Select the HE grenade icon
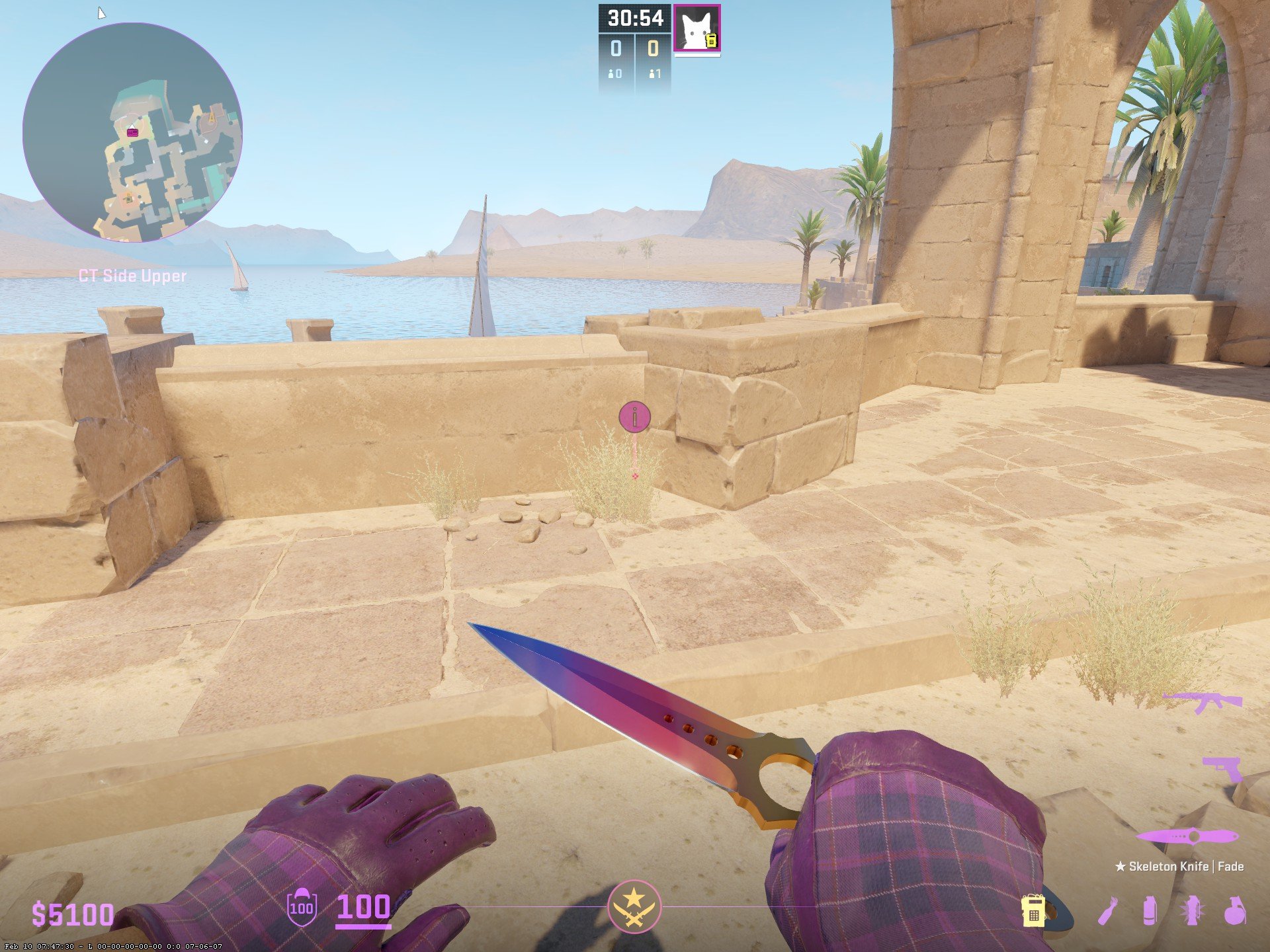The height and width of the screenshot is (952, 1270). [1234, 911]
